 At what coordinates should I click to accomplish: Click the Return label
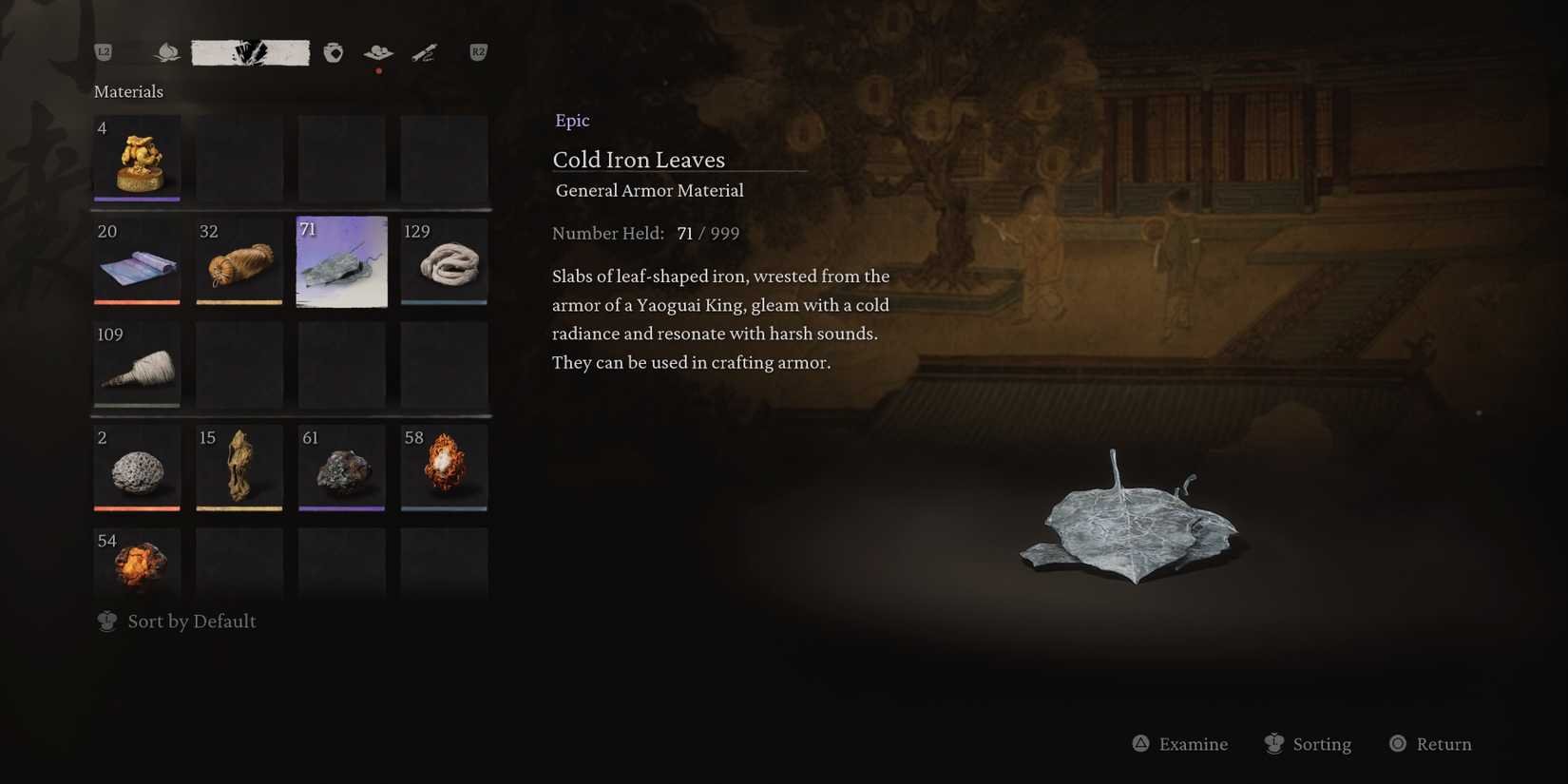1443,744
